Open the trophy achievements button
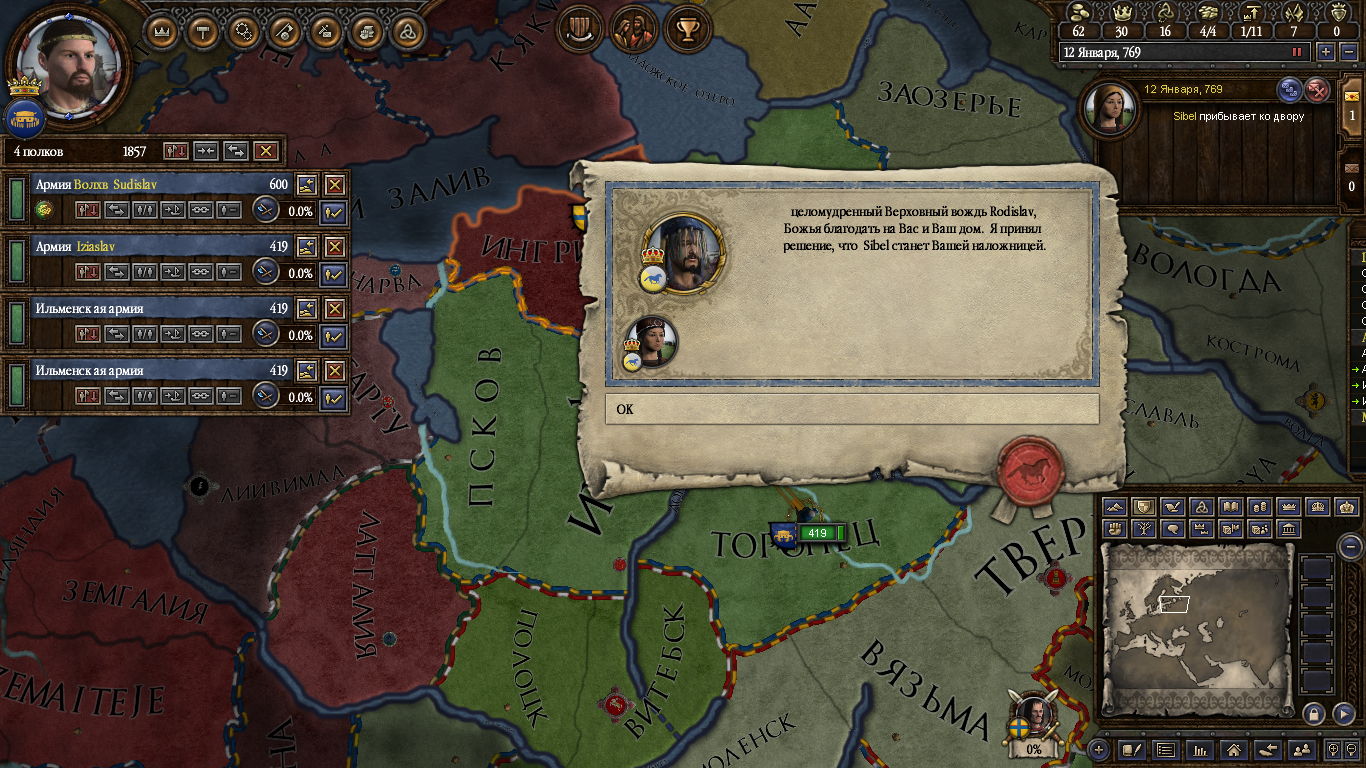1366x768 pixels. click(686, 30)
